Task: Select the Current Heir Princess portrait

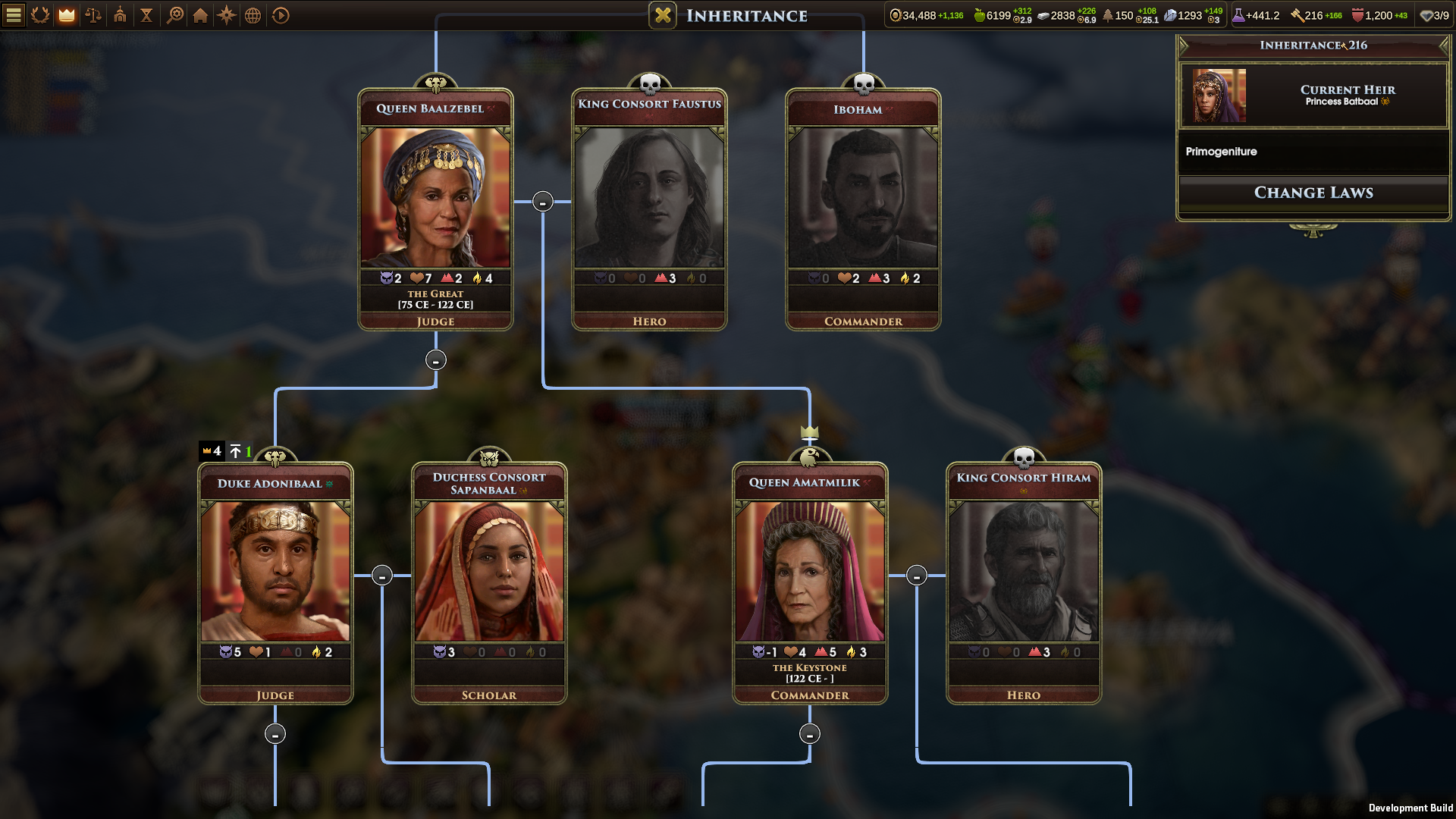Action: click(1219, 96)
